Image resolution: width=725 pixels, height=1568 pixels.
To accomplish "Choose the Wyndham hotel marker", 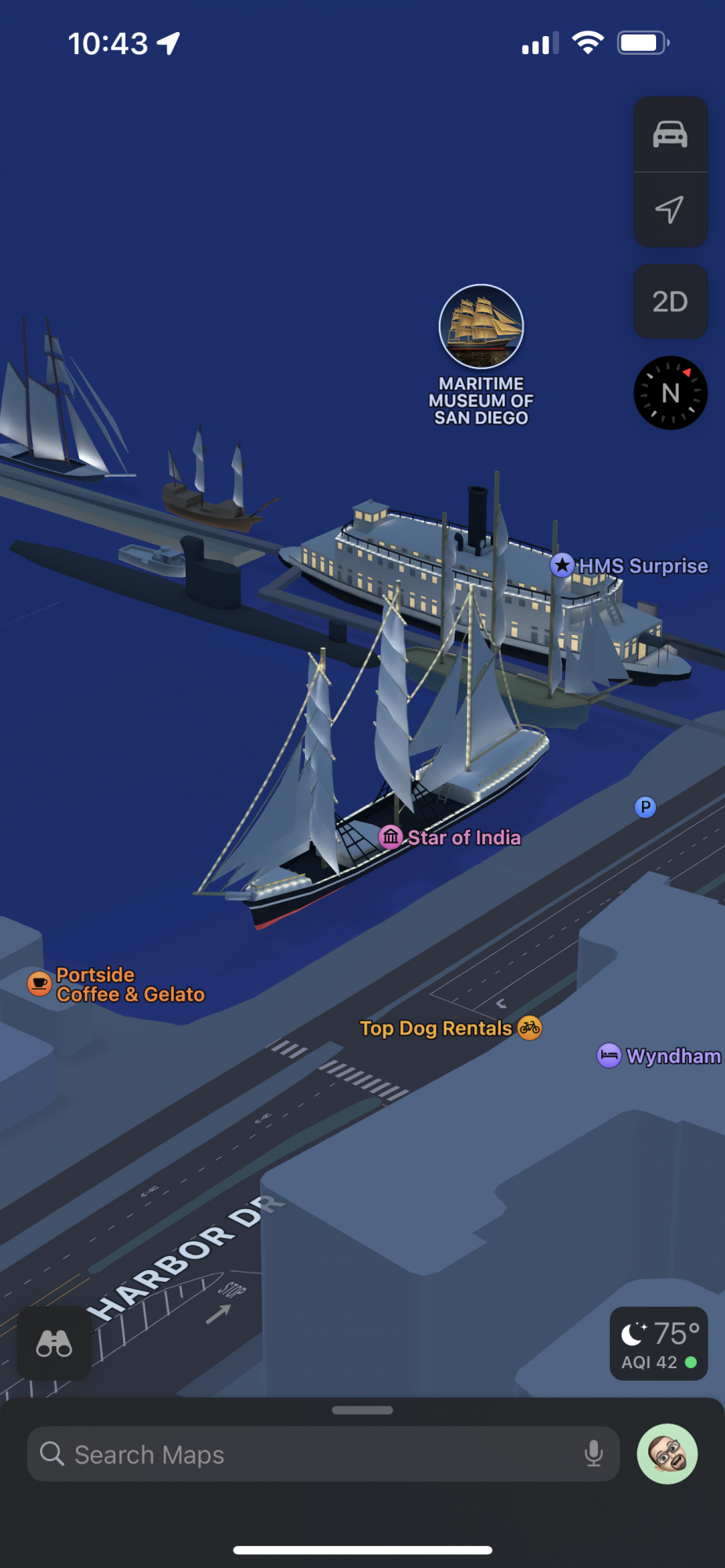I will point(609,1056).
